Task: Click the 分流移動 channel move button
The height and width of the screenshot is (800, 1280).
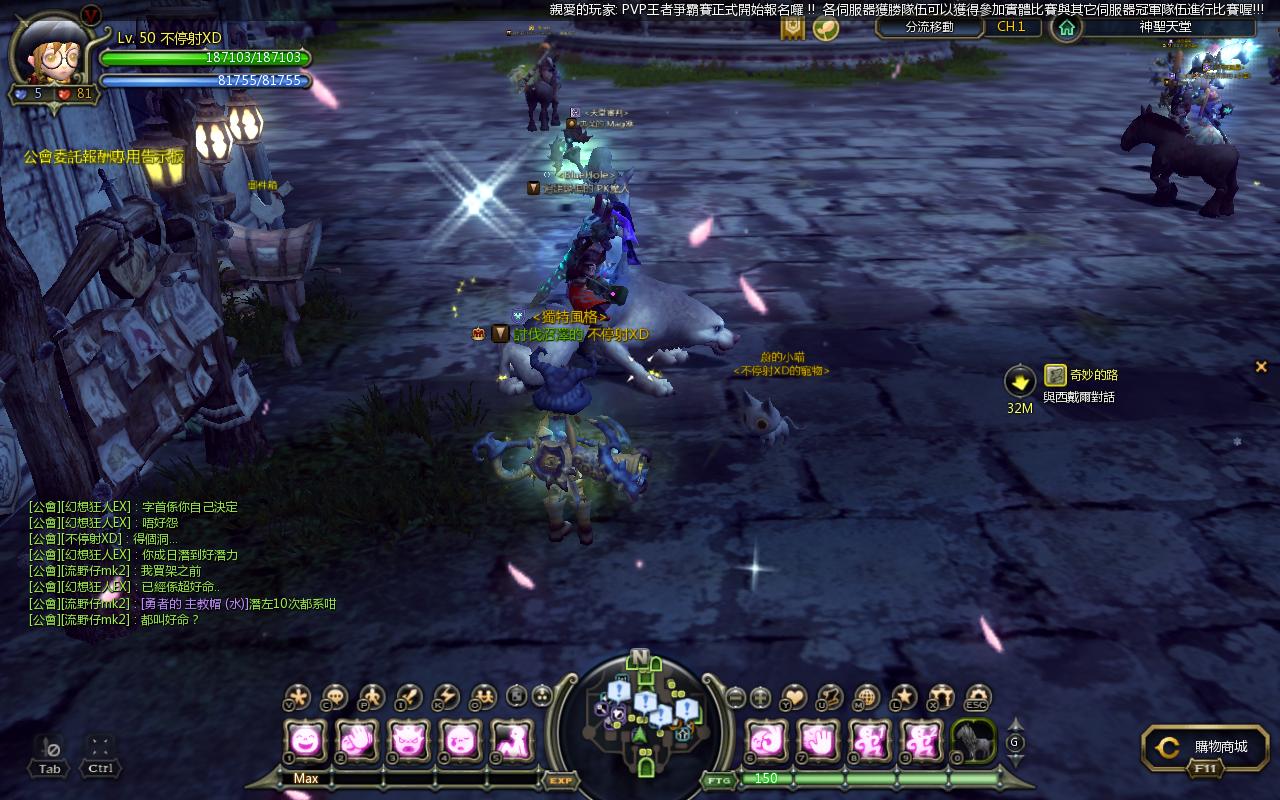Action: coord(929,27)
